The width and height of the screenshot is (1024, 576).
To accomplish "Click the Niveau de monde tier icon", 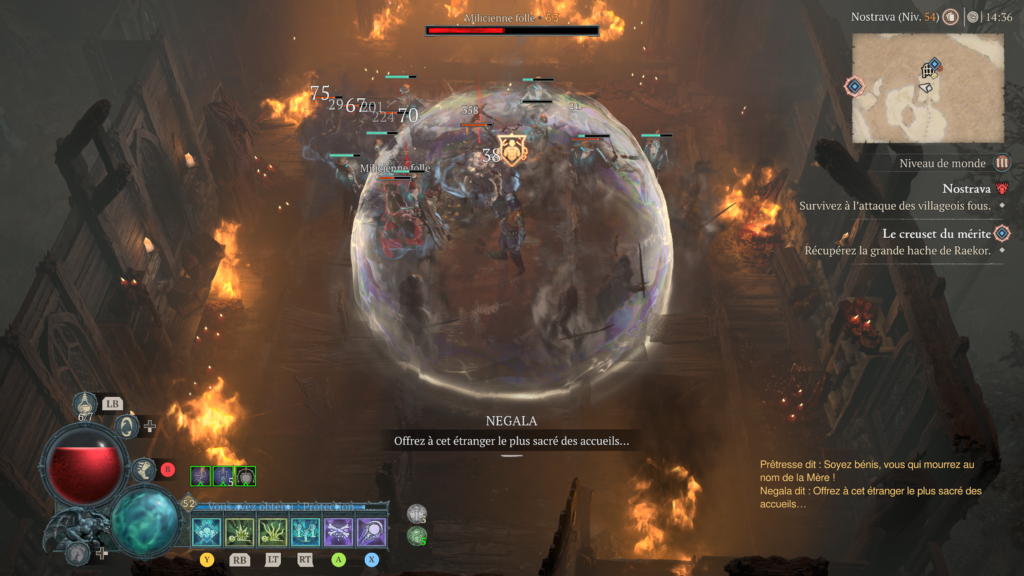I will pos(1002,163).
